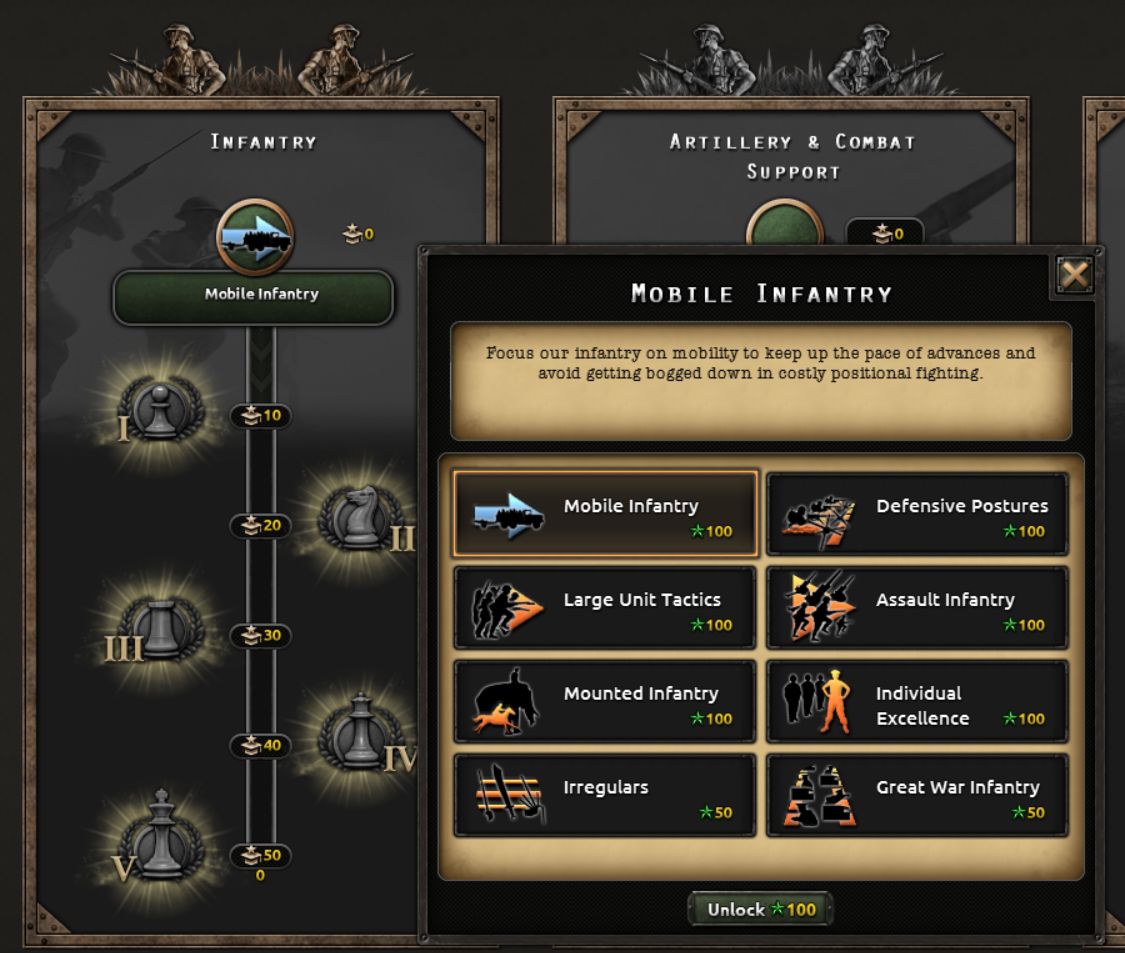The image size is (1125, 953).
Task: Select the Mobile Infantry doctrine option
Action: click(605, 513)
